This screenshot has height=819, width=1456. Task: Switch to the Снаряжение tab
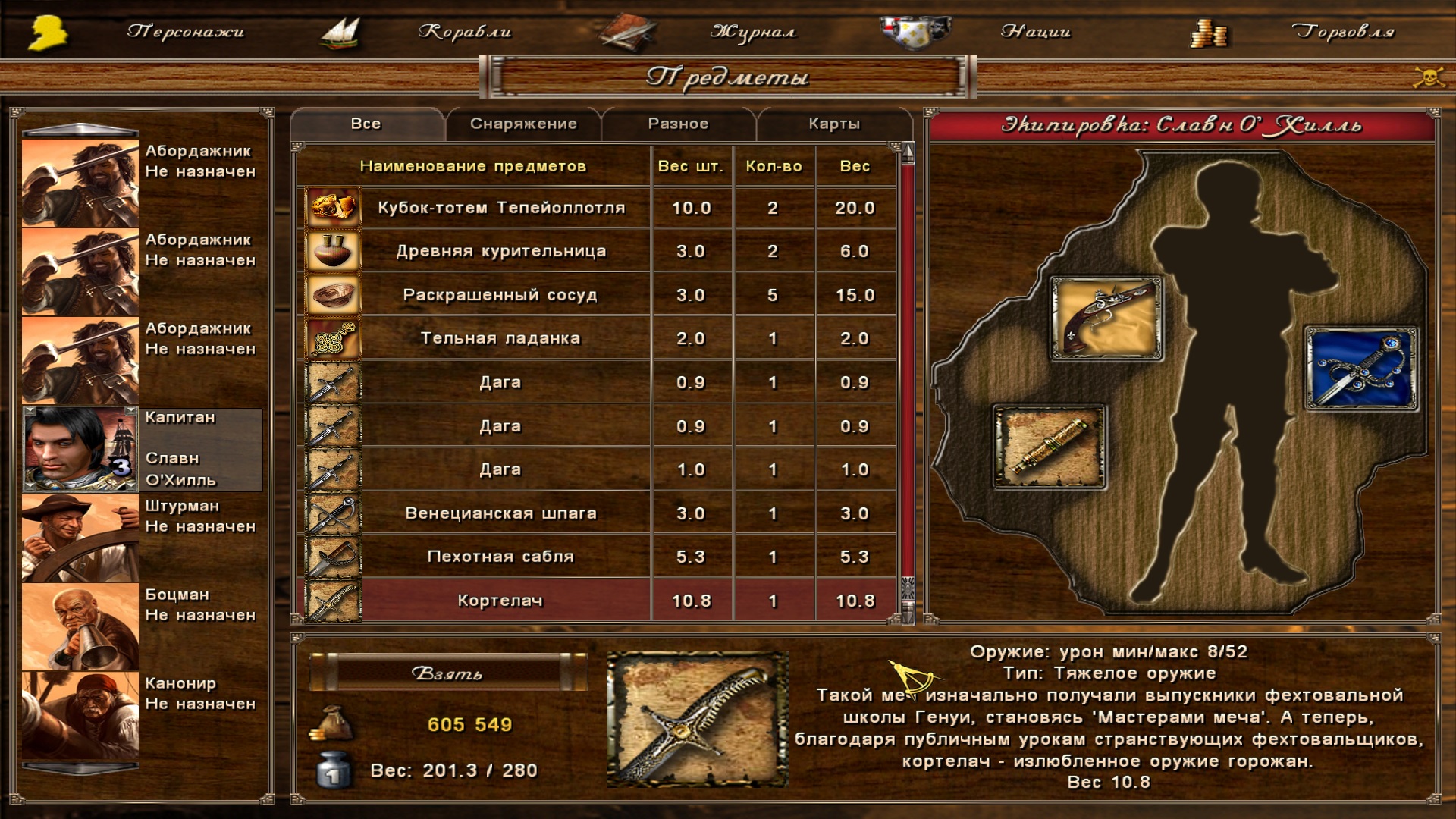[x=523, y=124]
